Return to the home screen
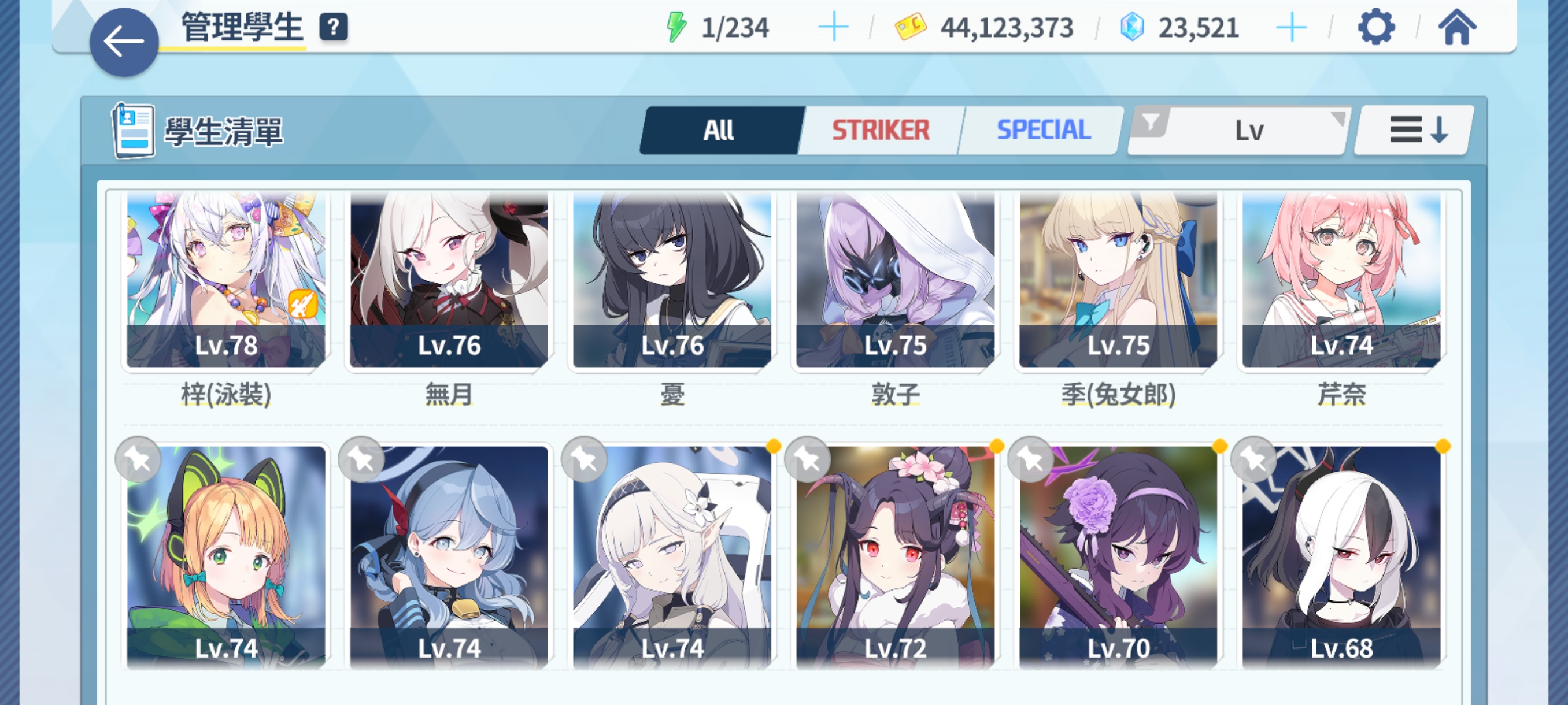The height and width of the screenshot is (705, 1568). coord(1456,27)
